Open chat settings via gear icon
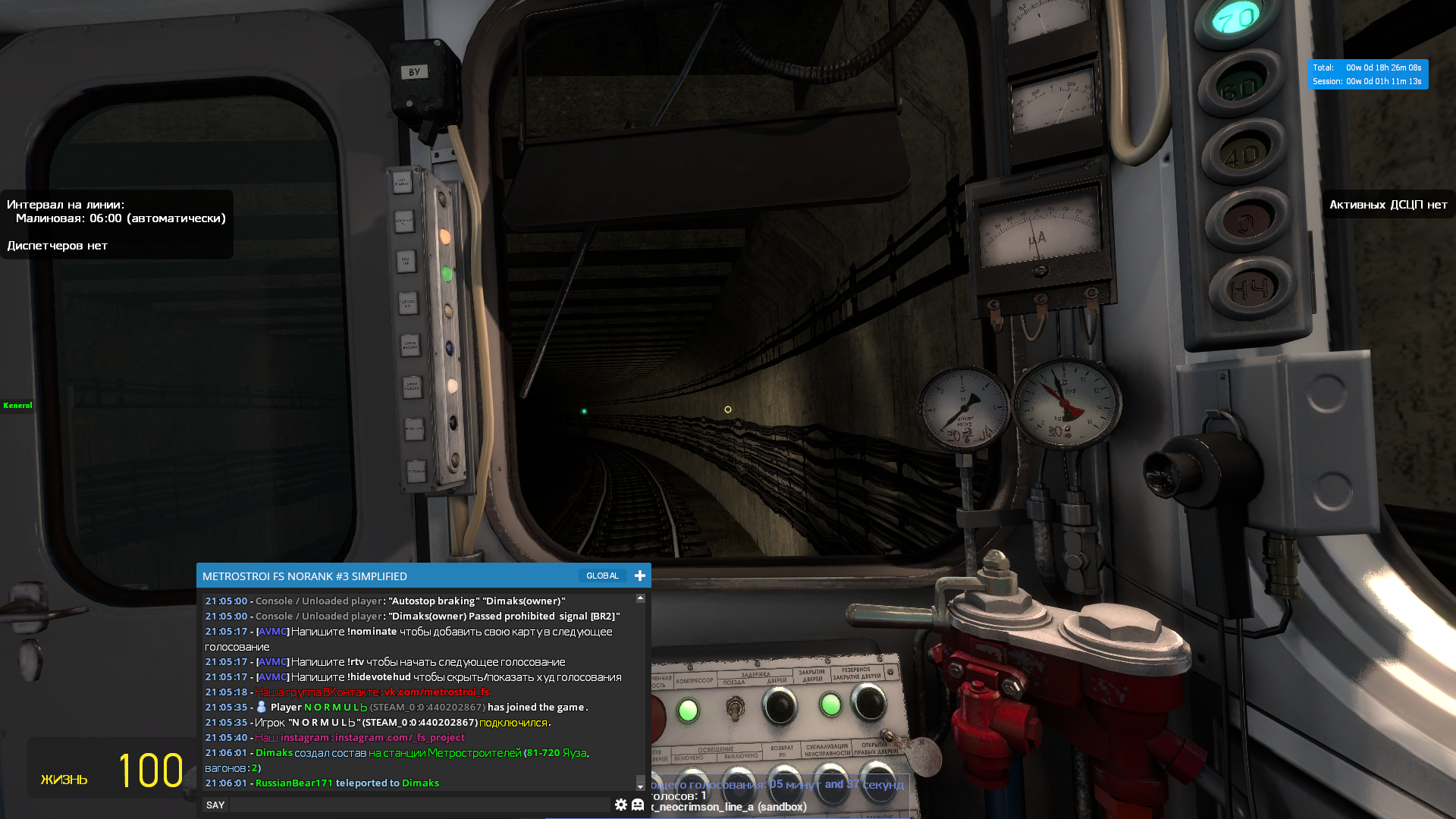Viewport: 1456px width, 819px height. point(621,805)
